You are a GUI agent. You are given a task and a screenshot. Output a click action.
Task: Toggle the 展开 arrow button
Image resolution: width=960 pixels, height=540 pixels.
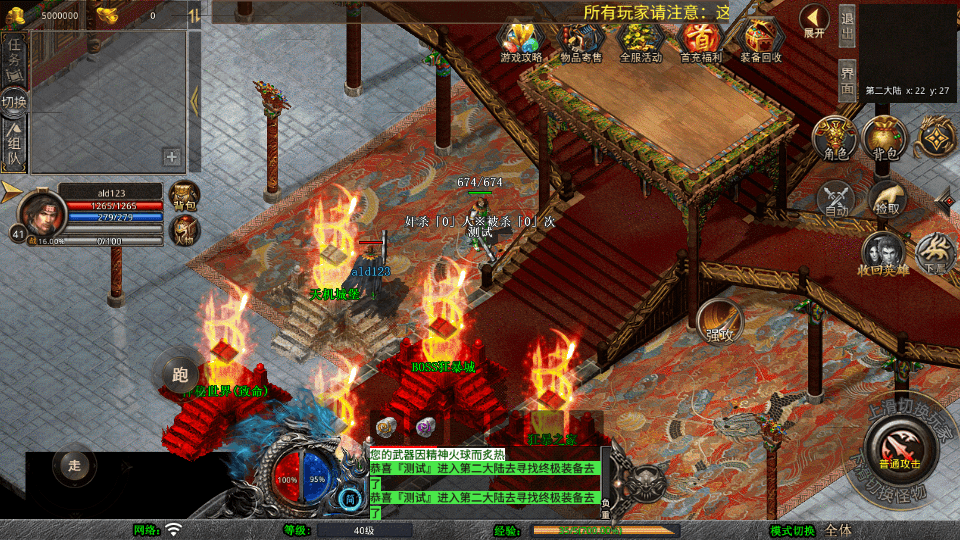point(814,21)
